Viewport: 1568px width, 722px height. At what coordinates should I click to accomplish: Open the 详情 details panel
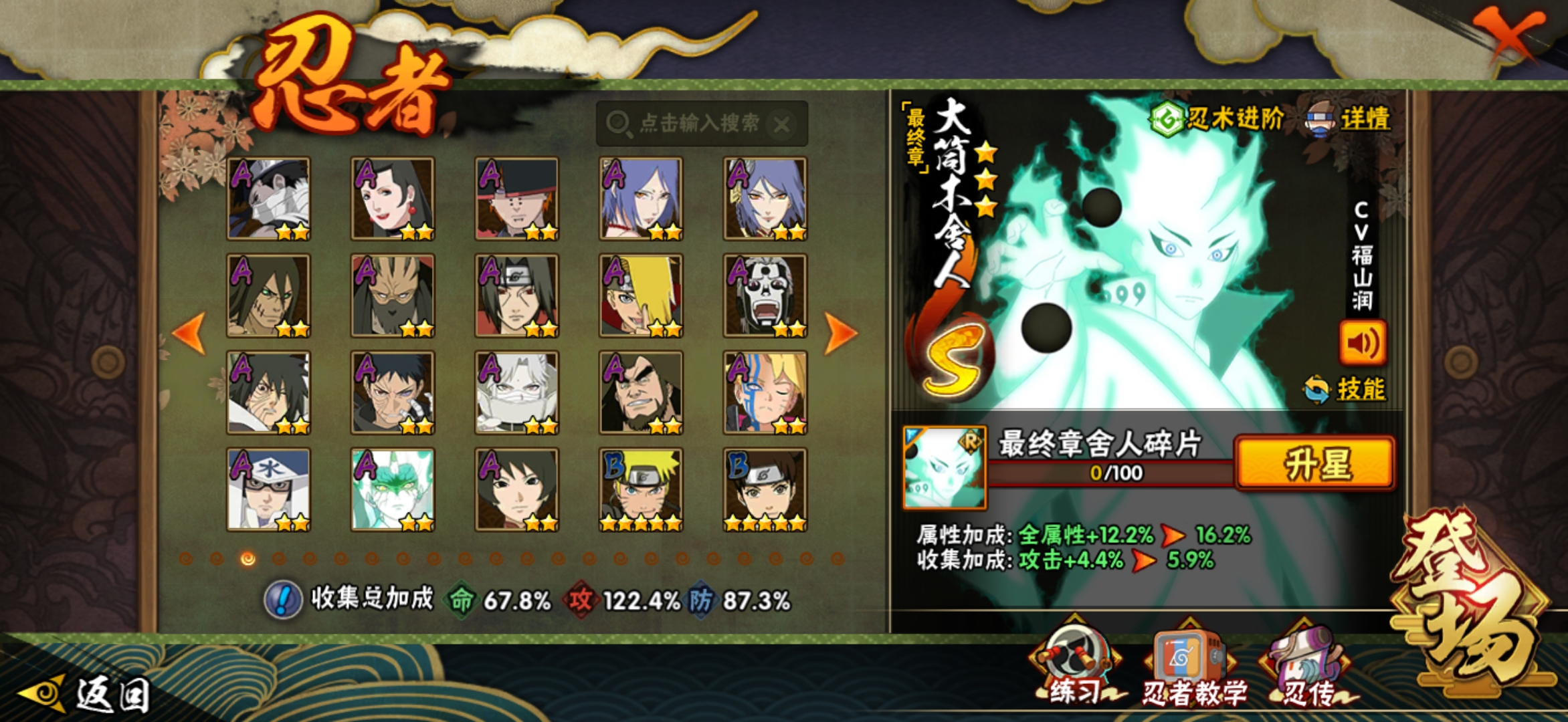pos(1349,119)
